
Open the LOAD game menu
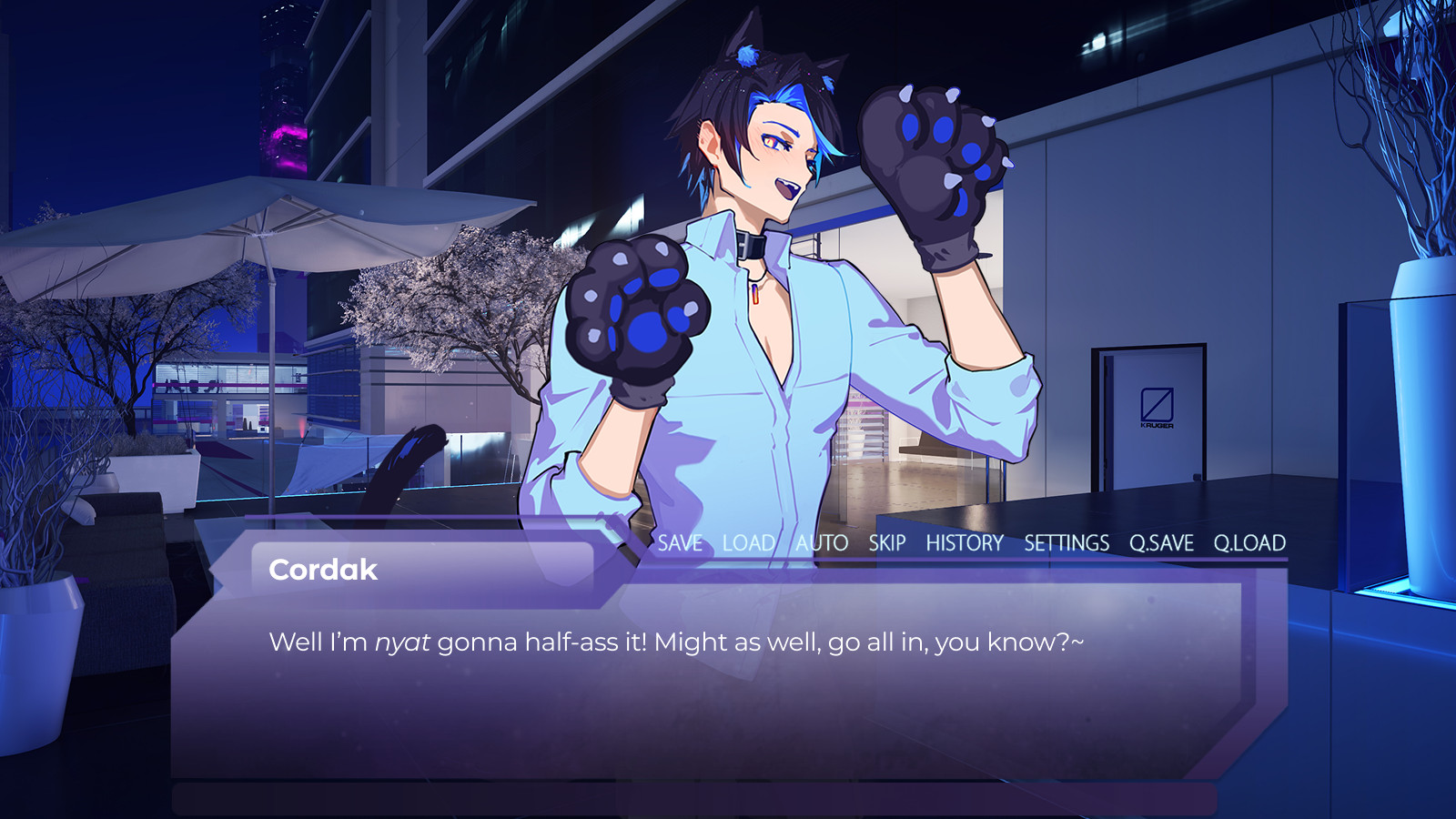point(748,543)
